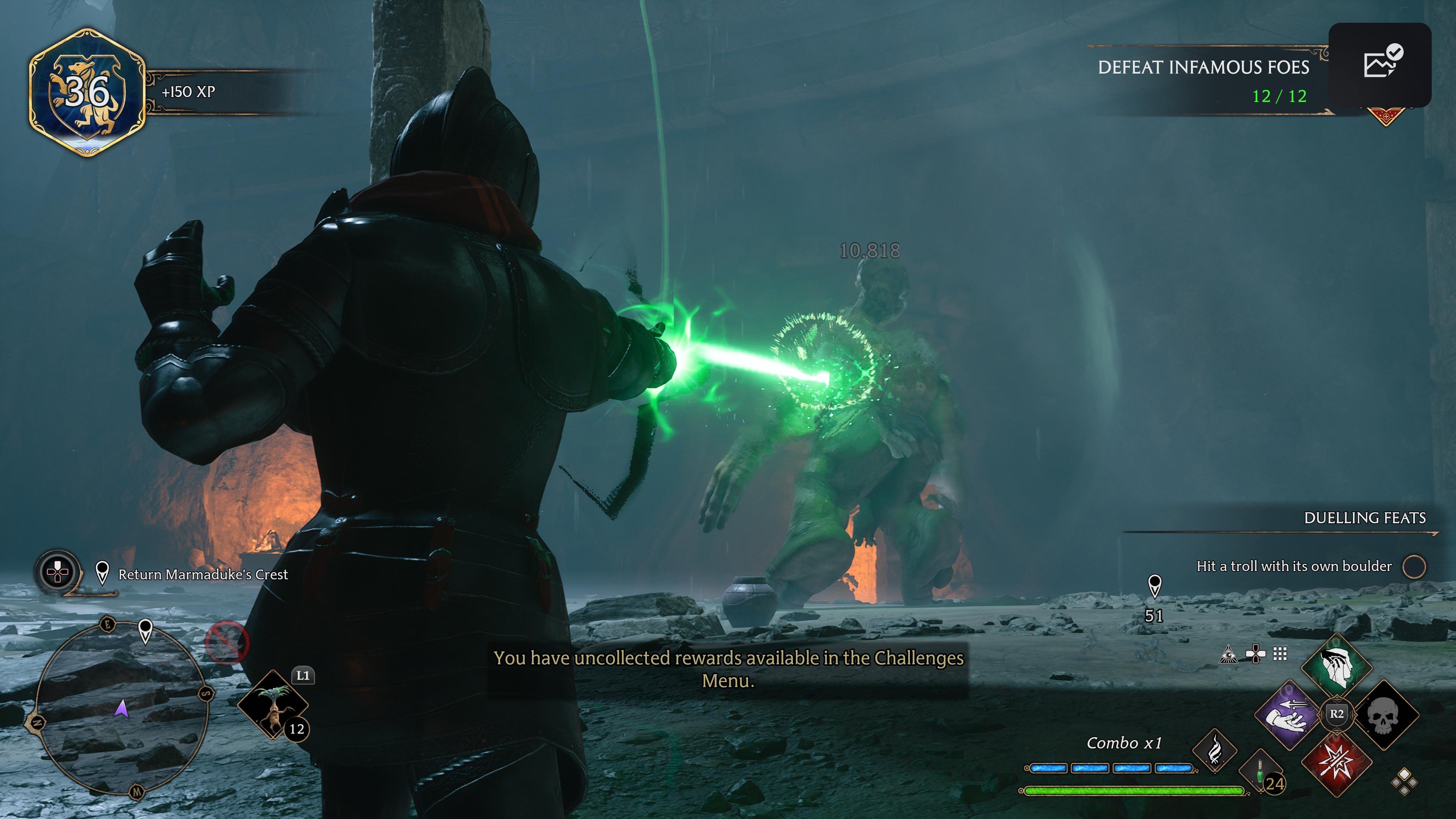Image resolution: width=1456 pixels, height=819 pixels.
Task: View the troll boulder duelling feat
Action: [1294, 566]
